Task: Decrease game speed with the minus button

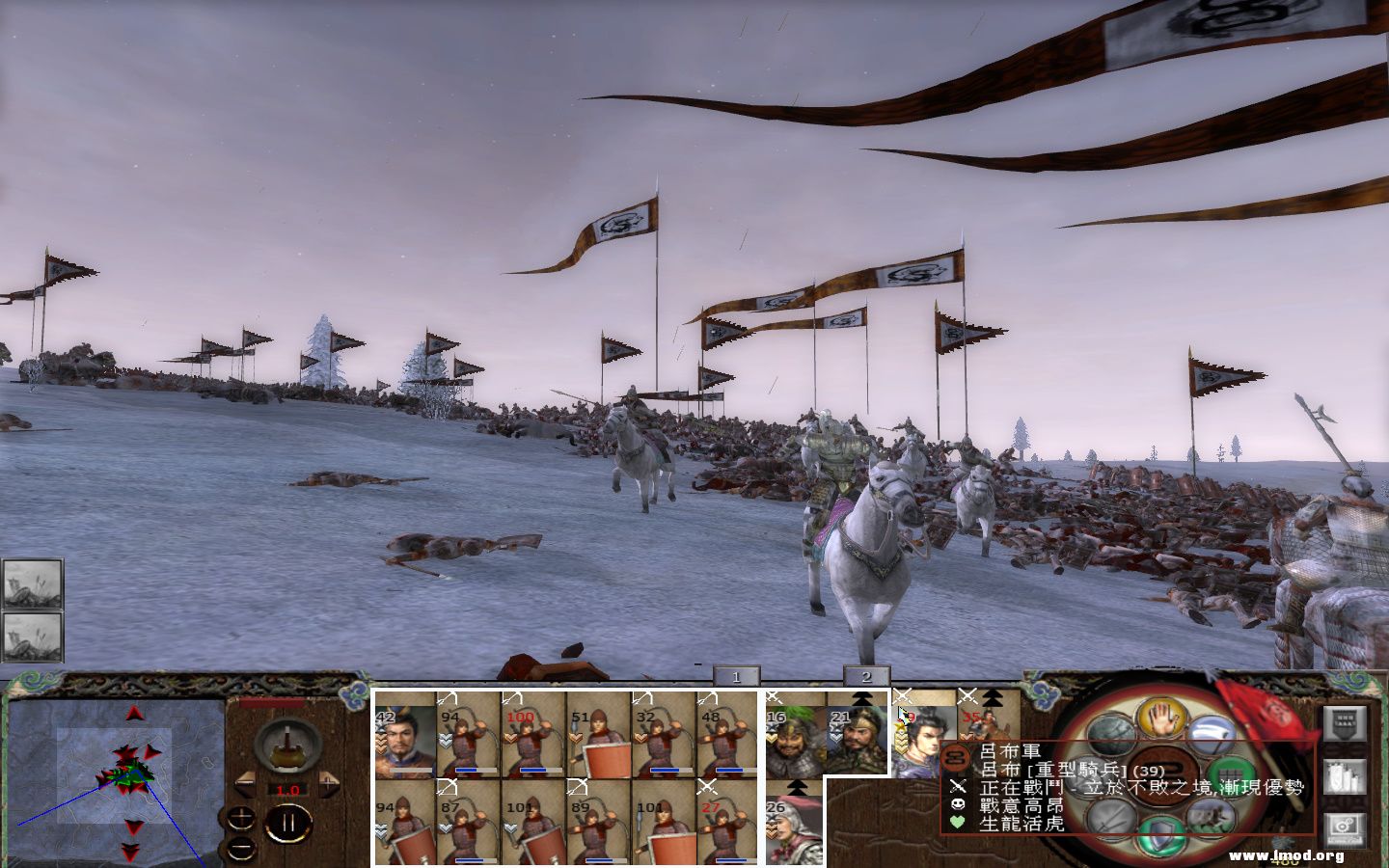Action: (x=244, y=783)
